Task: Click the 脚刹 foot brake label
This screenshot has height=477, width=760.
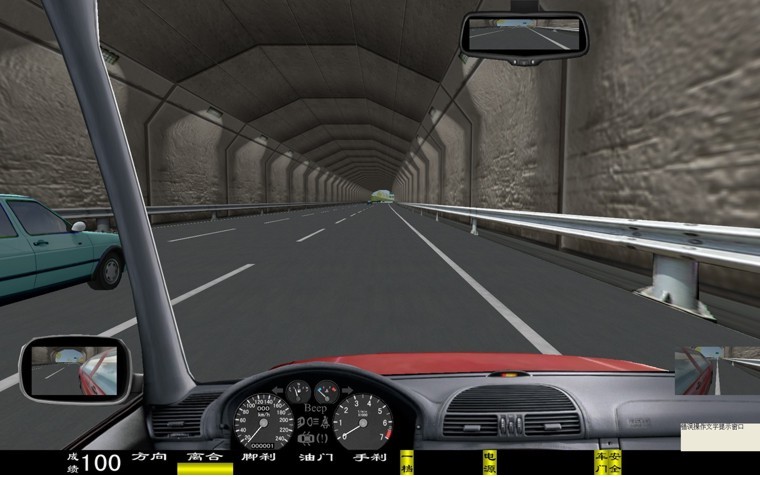Action: click(258, 458)
